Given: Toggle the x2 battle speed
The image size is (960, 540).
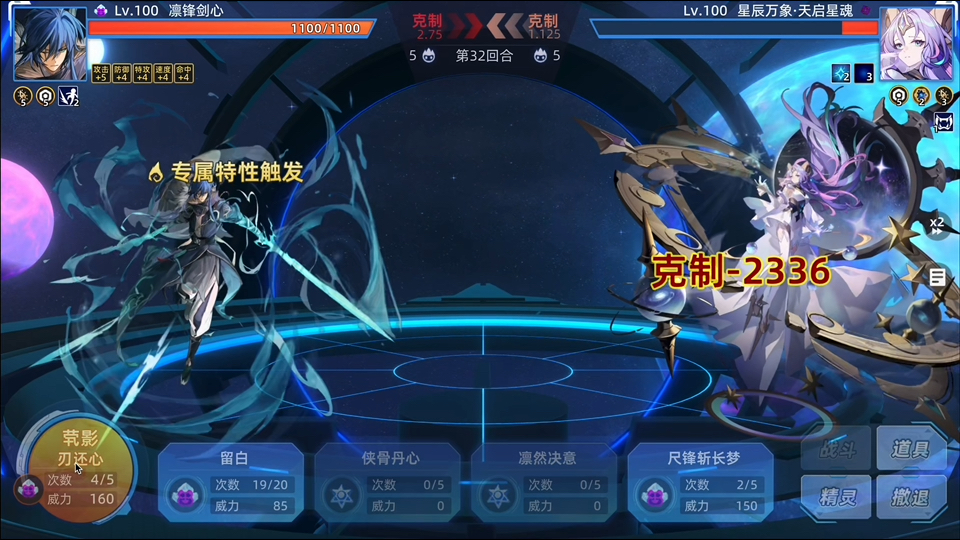Looking at the screenshot, I should pos(937,226).
